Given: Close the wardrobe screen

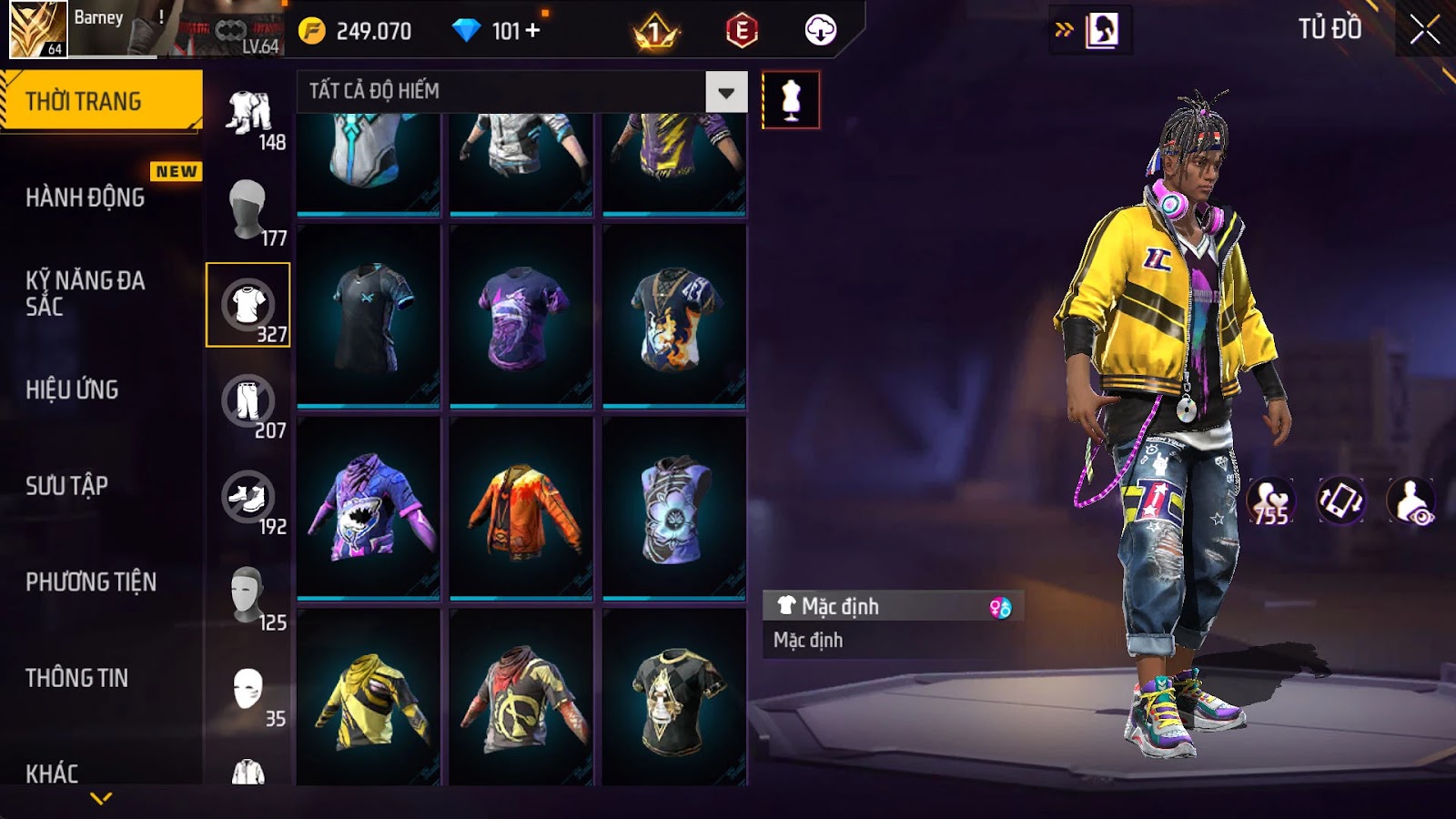Looking at the screenshot, I should 1424,31.
